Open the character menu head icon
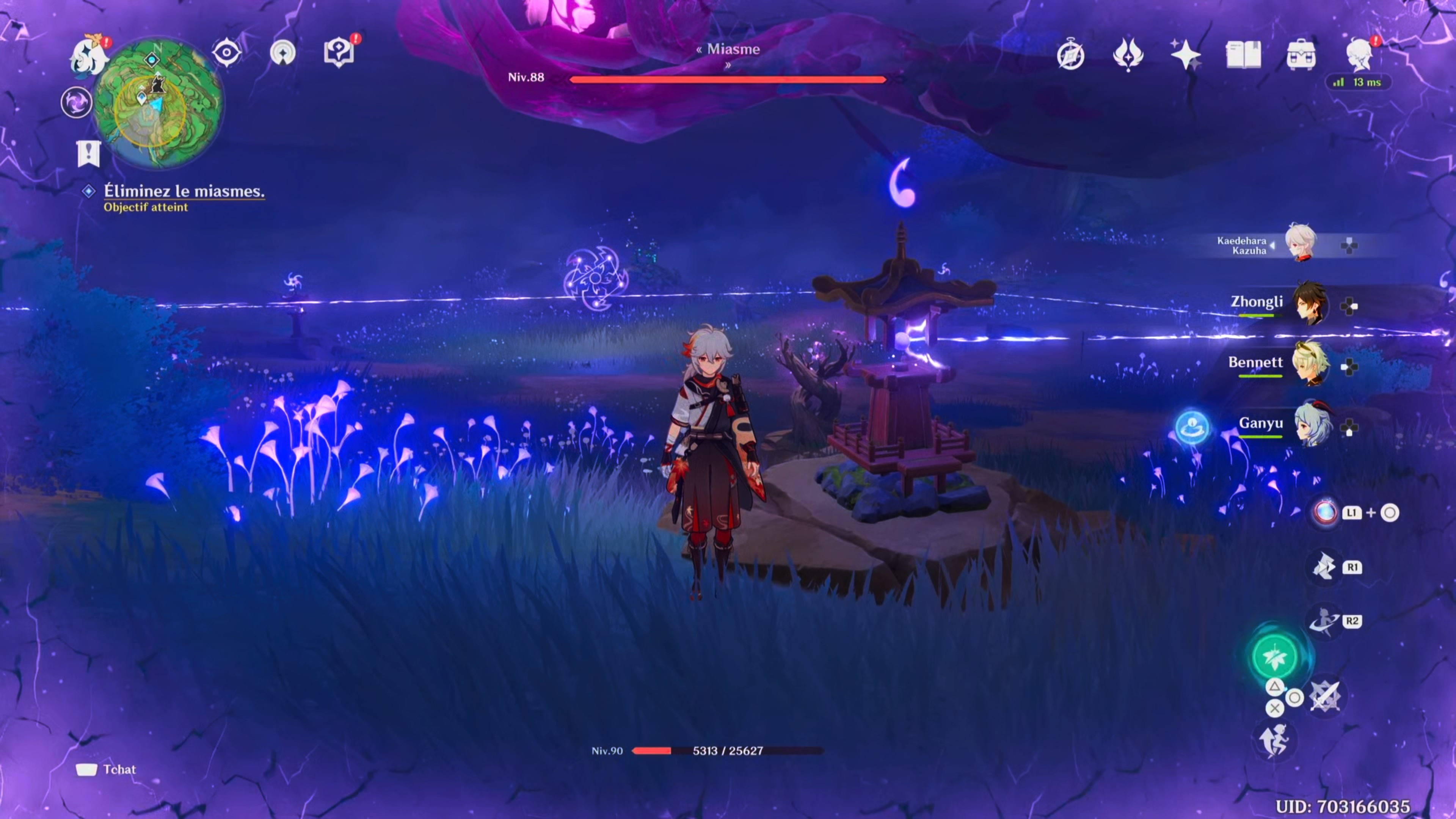The image size is (1456, 819). [x=1359, y=55]
